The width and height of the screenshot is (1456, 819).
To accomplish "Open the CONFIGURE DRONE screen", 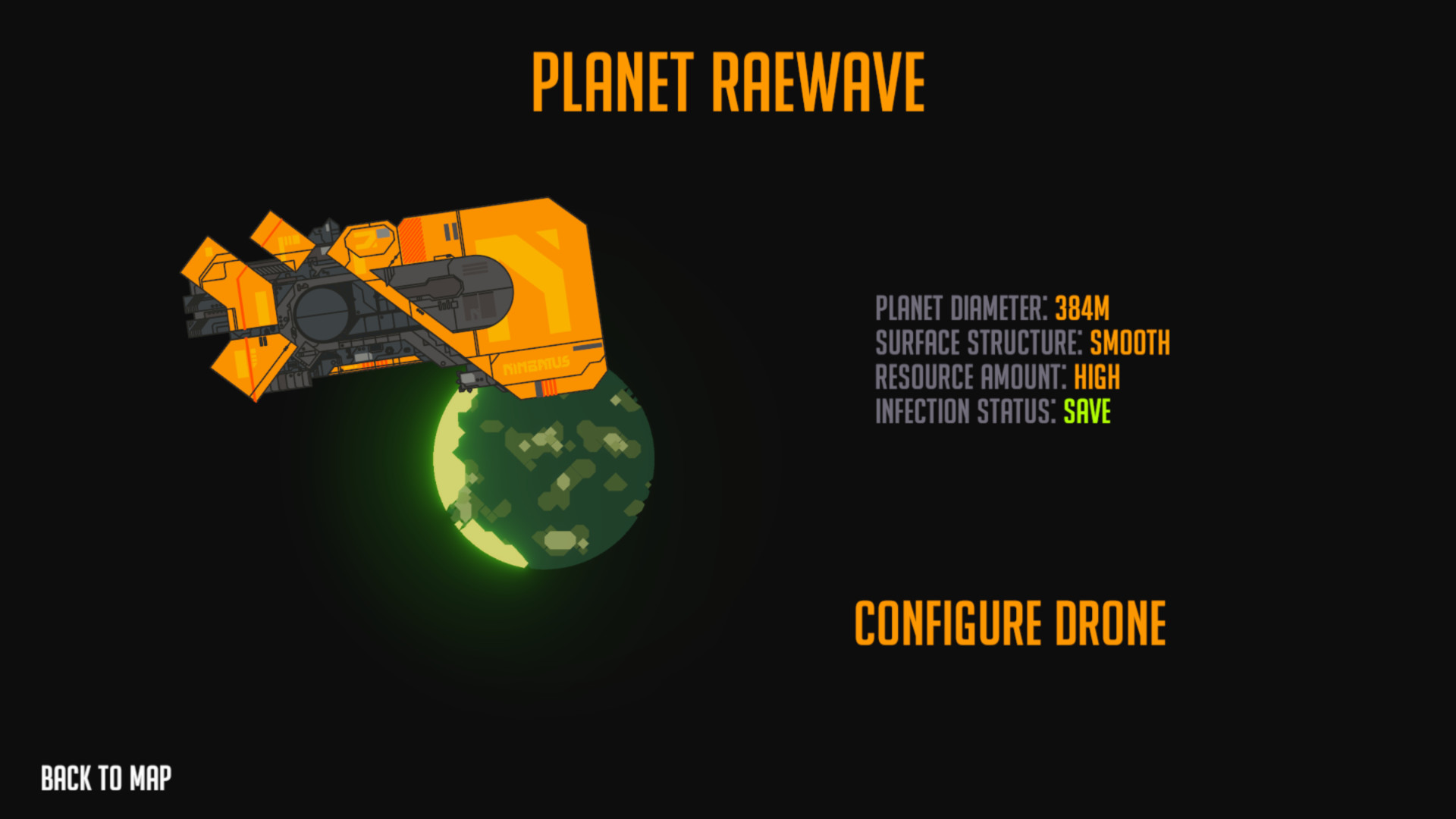I will pos(1009,623).
